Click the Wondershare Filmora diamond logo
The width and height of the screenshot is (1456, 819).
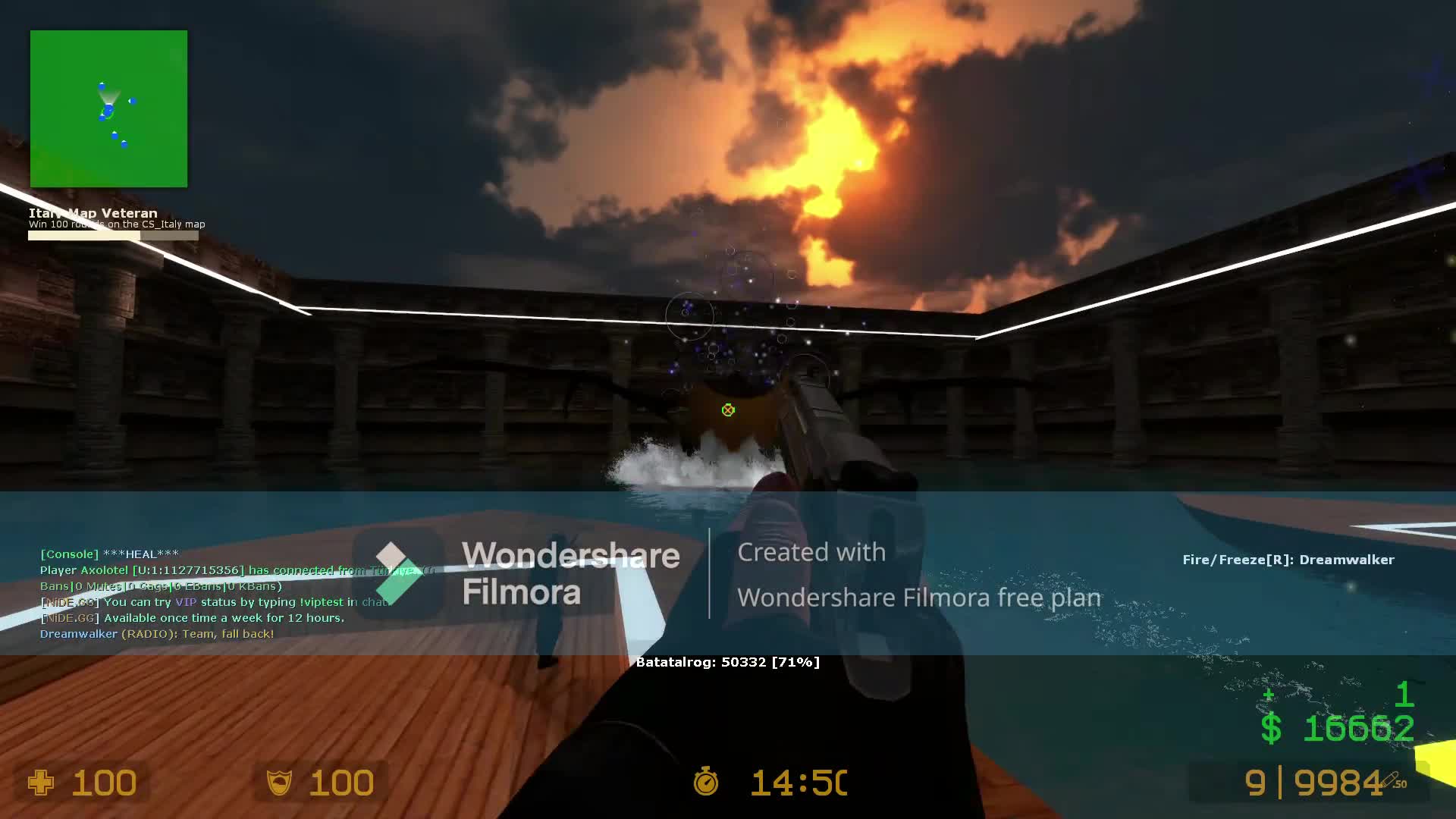tap(394, 575)
